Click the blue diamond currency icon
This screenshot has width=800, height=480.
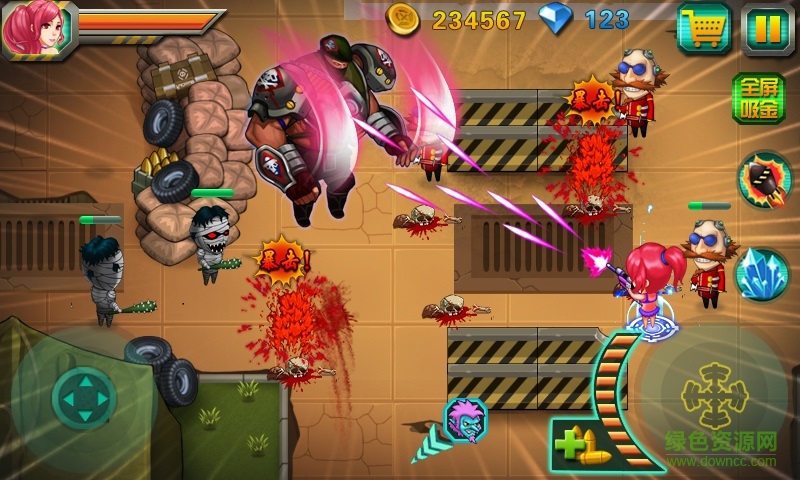(x=553, y=19)
